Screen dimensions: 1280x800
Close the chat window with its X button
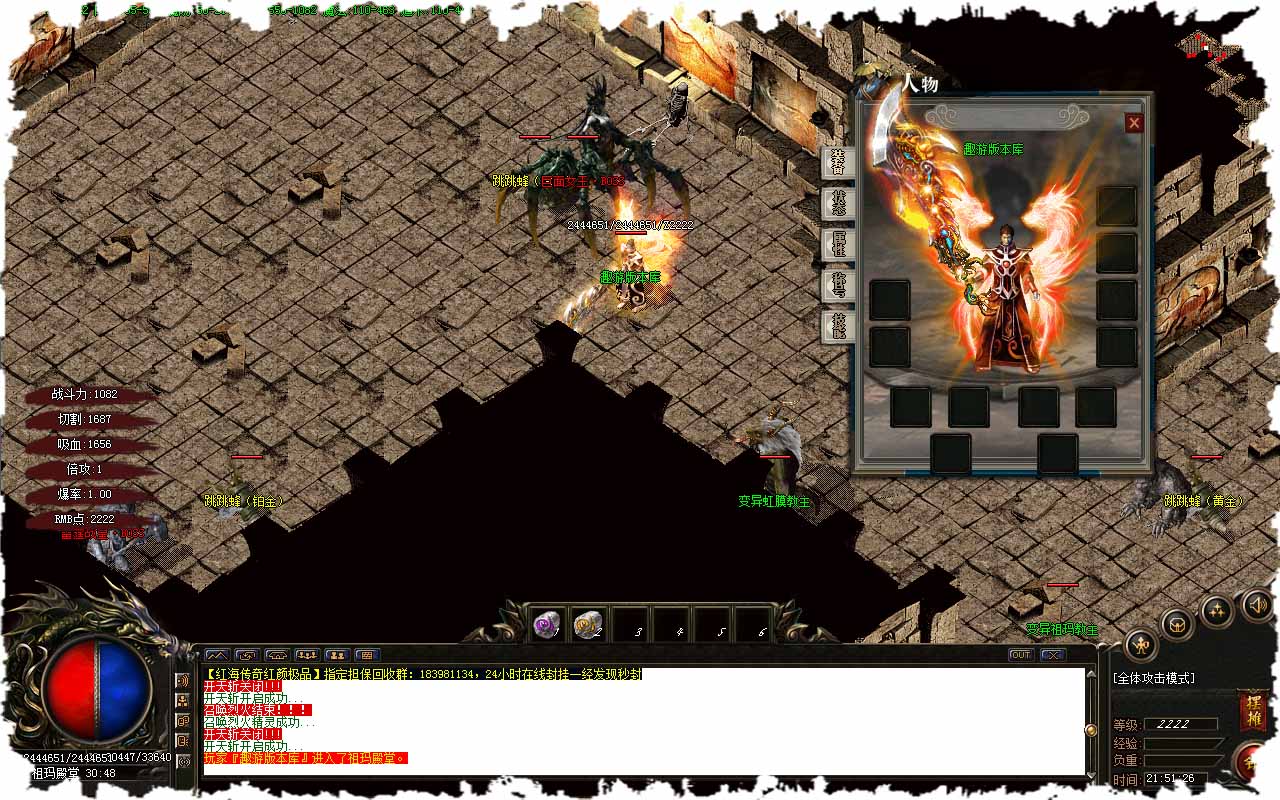tap(1052, 655)
